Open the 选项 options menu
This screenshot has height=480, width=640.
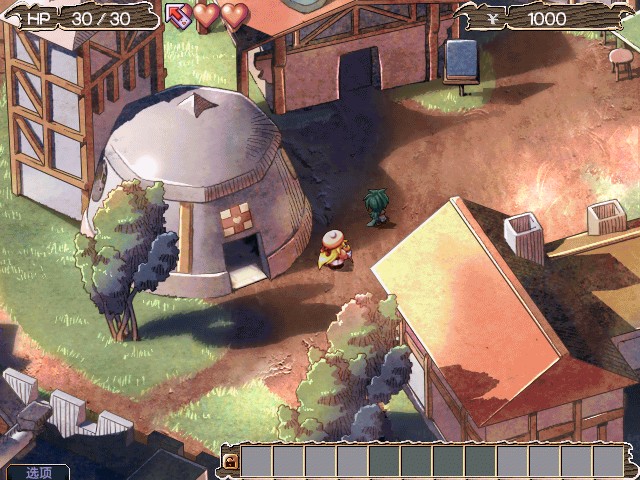click(x=38, y=472)
